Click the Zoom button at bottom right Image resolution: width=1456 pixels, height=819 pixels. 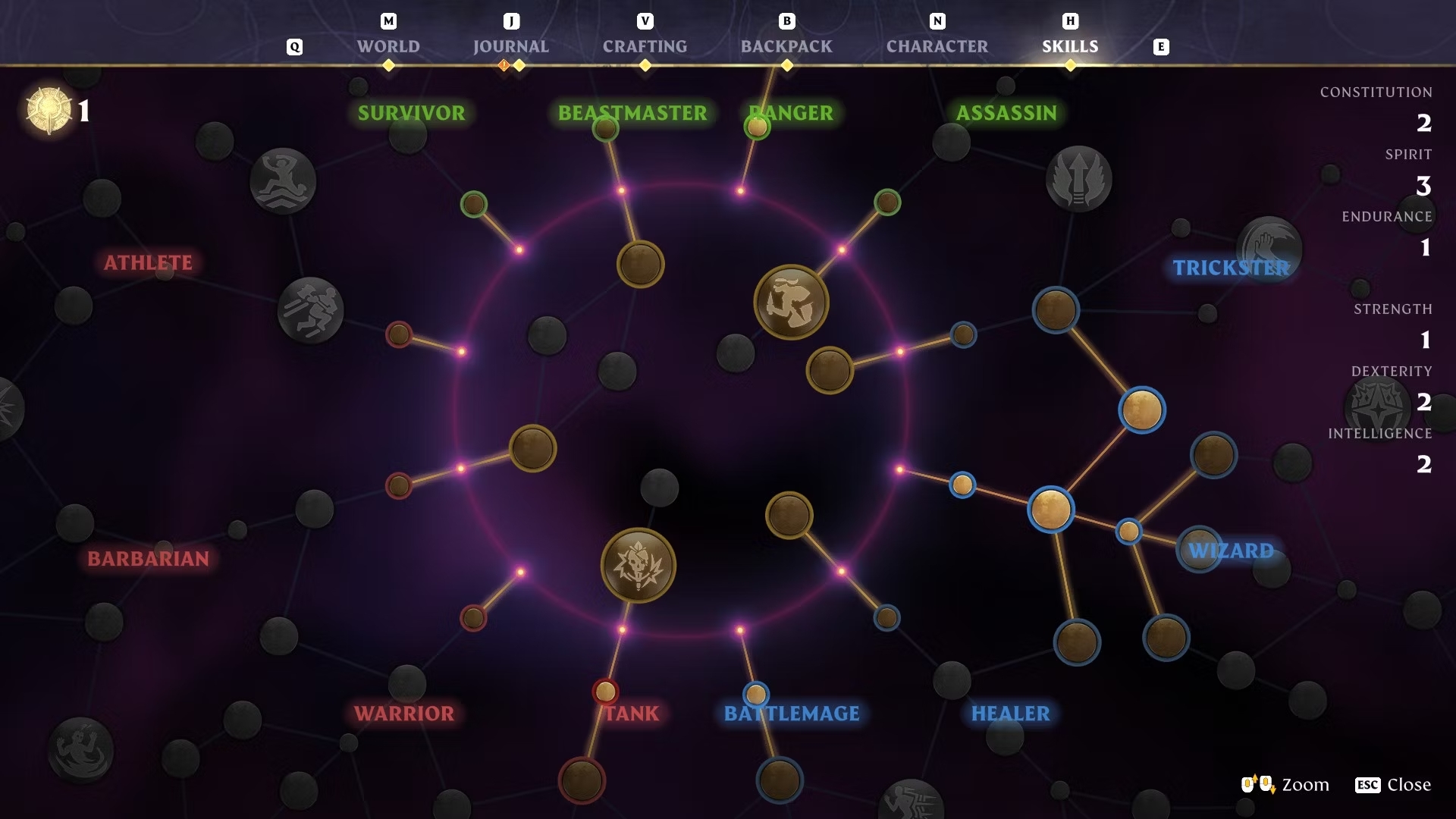[x=1303, y=785]
